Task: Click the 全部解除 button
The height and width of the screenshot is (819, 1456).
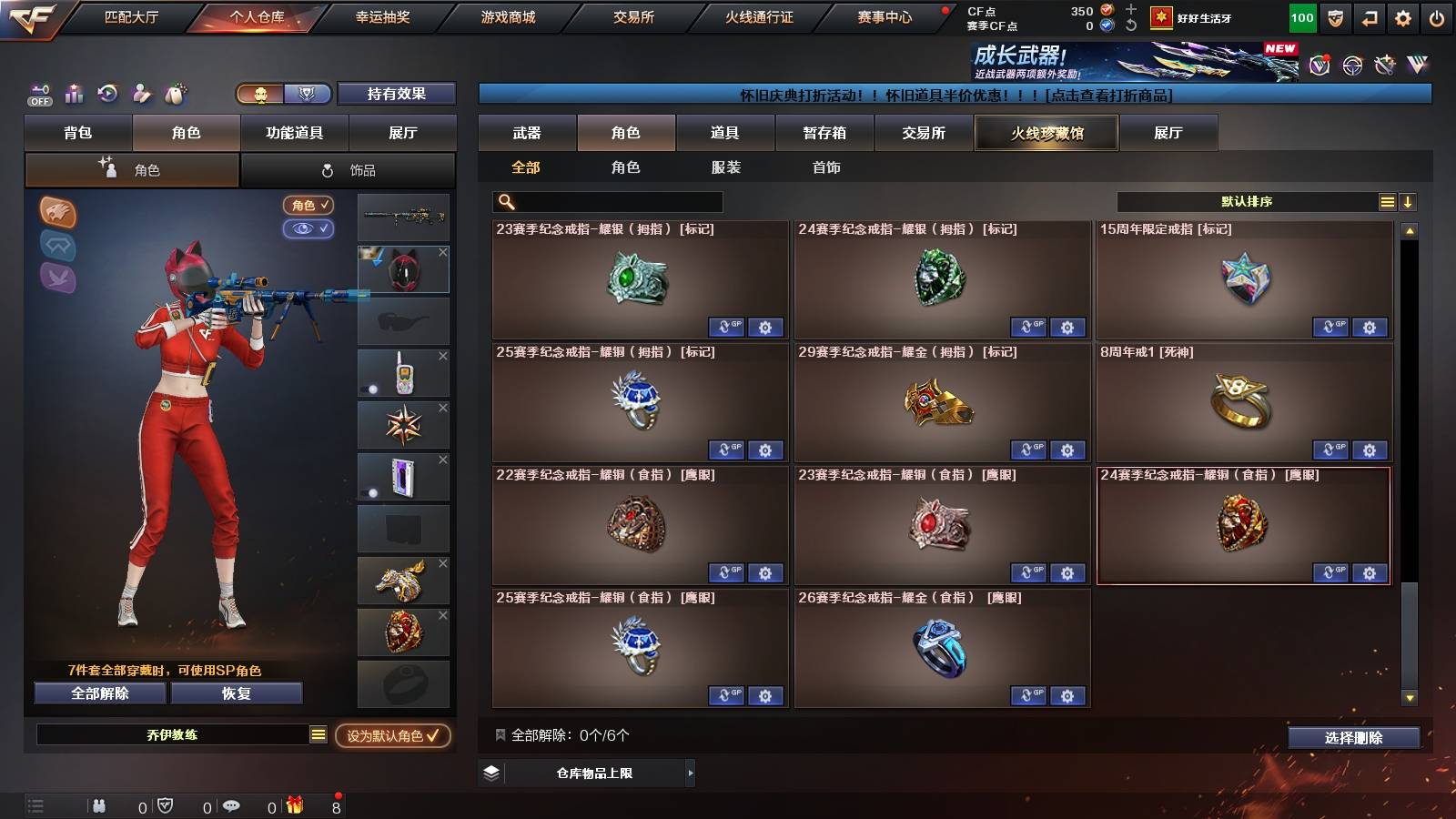Action: [x=98, y=693]
